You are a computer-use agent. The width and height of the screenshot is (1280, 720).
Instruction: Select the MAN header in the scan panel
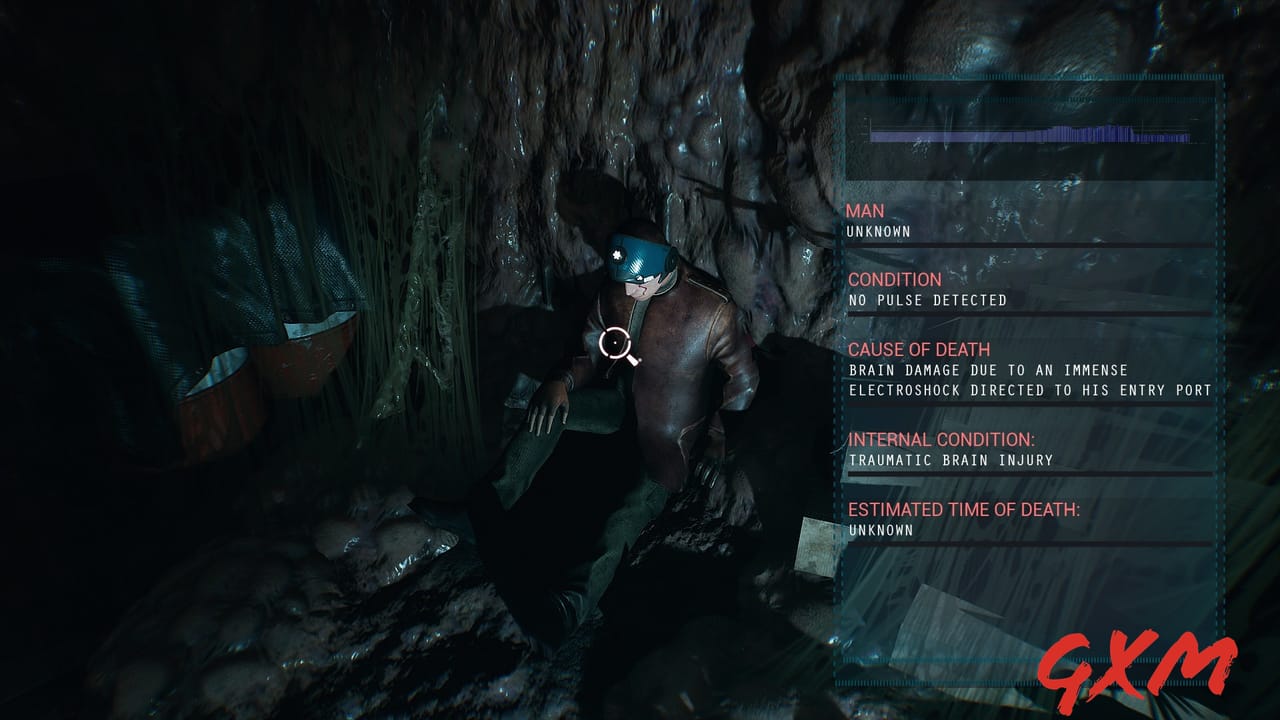tap(866, 211)
